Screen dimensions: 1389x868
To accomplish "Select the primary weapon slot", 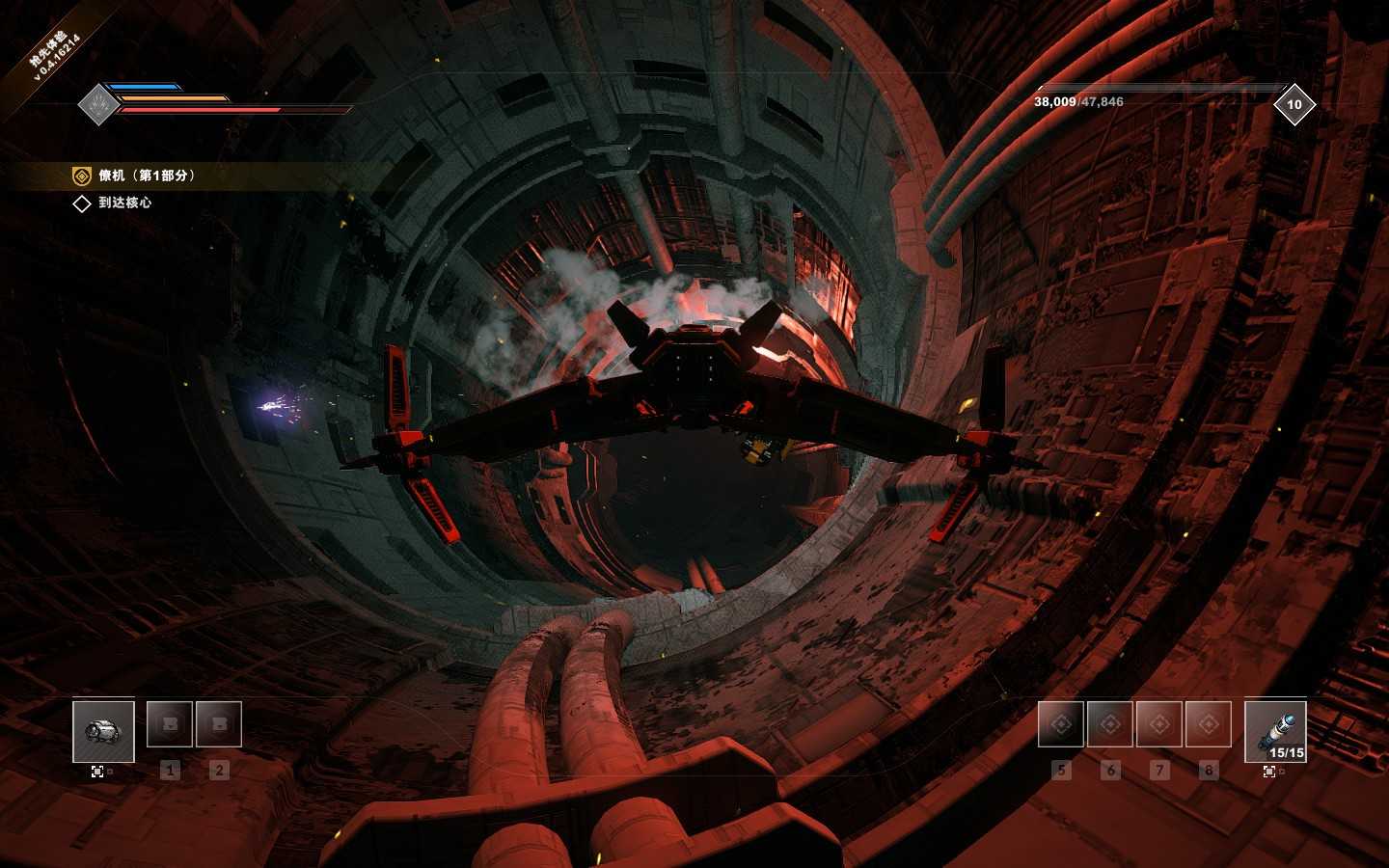I will 103,731.
